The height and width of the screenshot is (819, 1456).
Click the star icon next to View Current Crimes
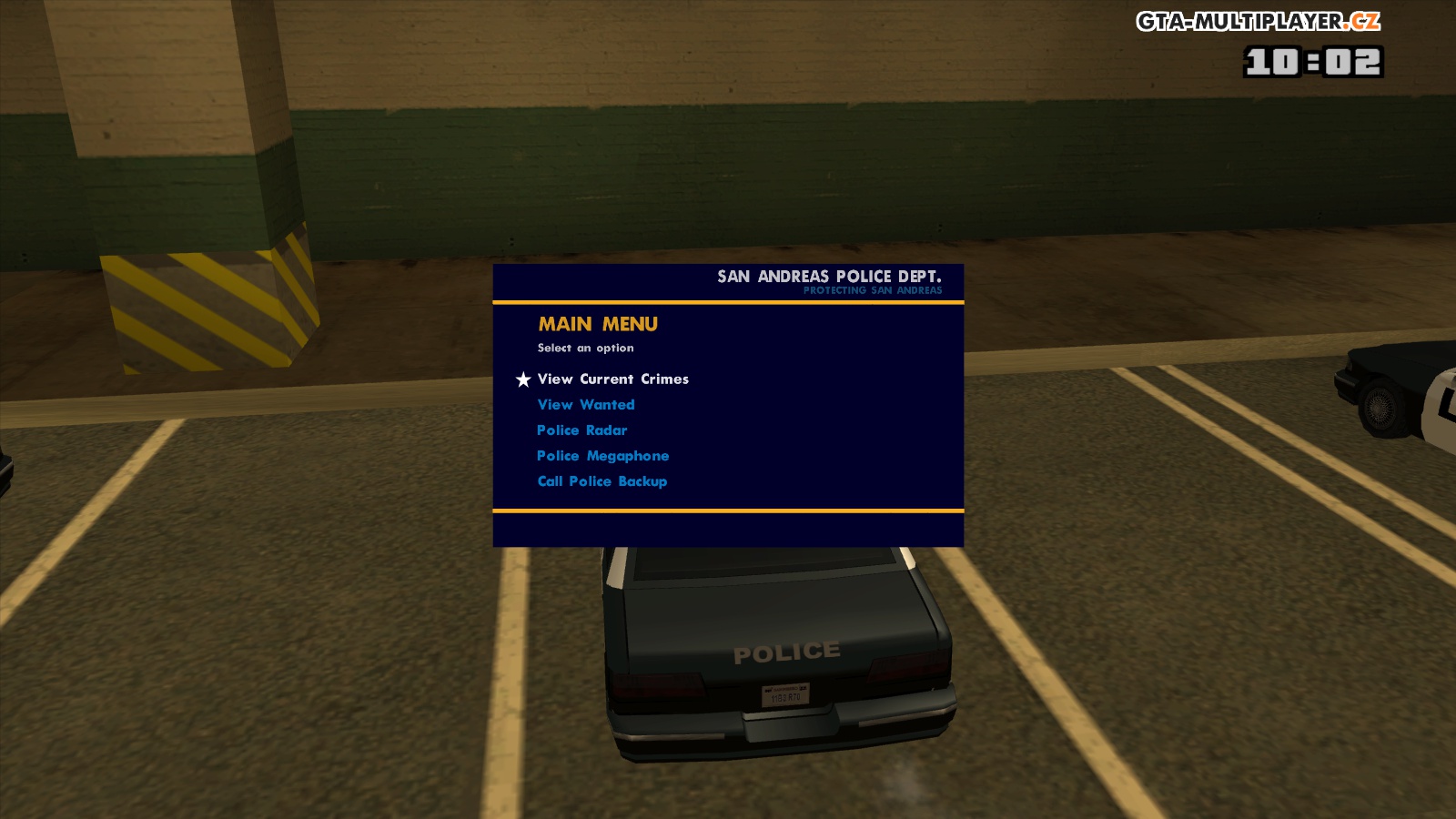[522, 379]
